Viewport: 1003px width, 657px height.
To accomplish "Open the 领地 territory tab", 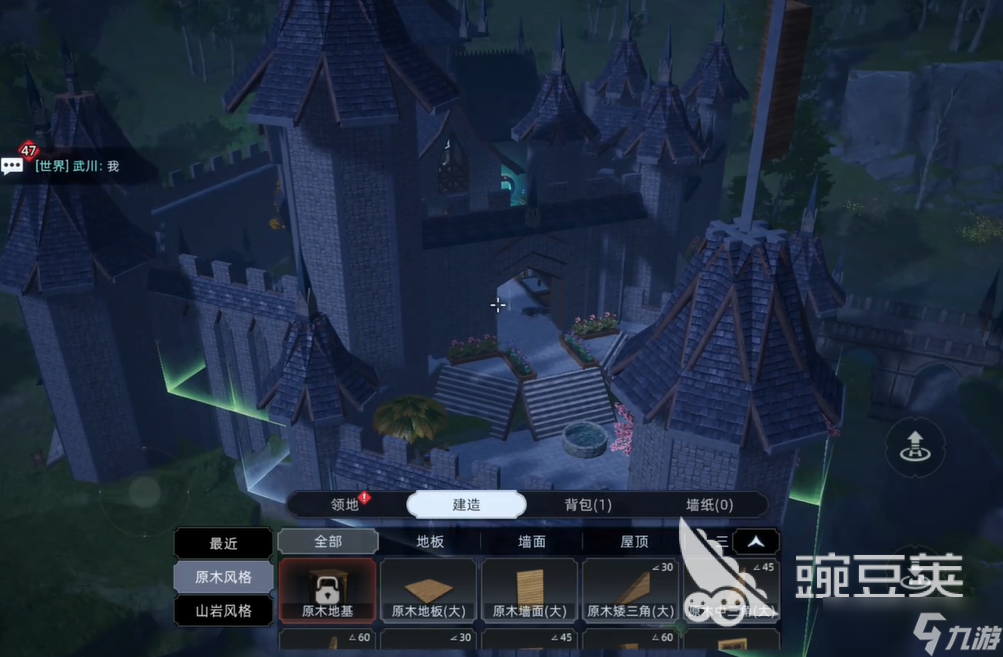I will 345,505.
